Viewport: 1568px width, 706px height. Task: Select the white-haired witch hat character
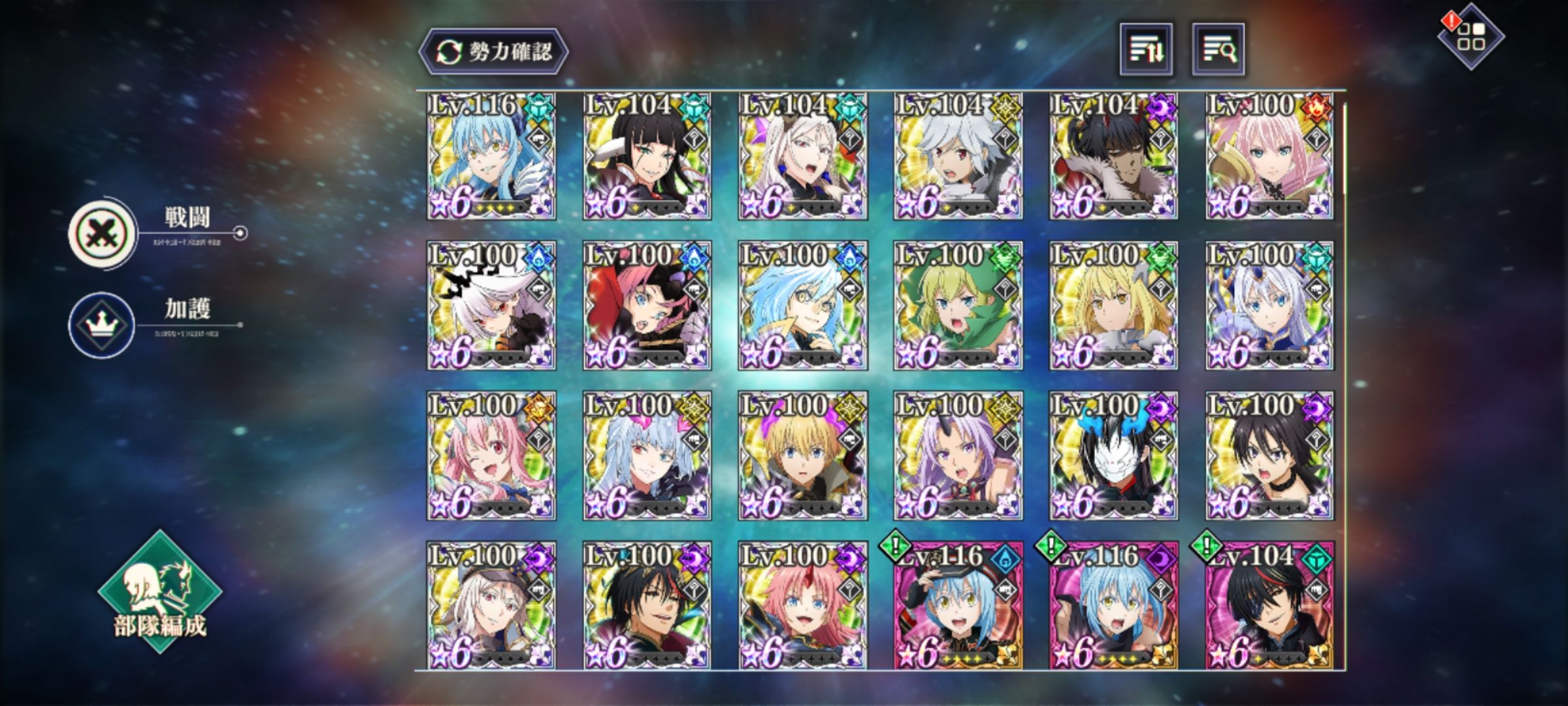(491, 306)
